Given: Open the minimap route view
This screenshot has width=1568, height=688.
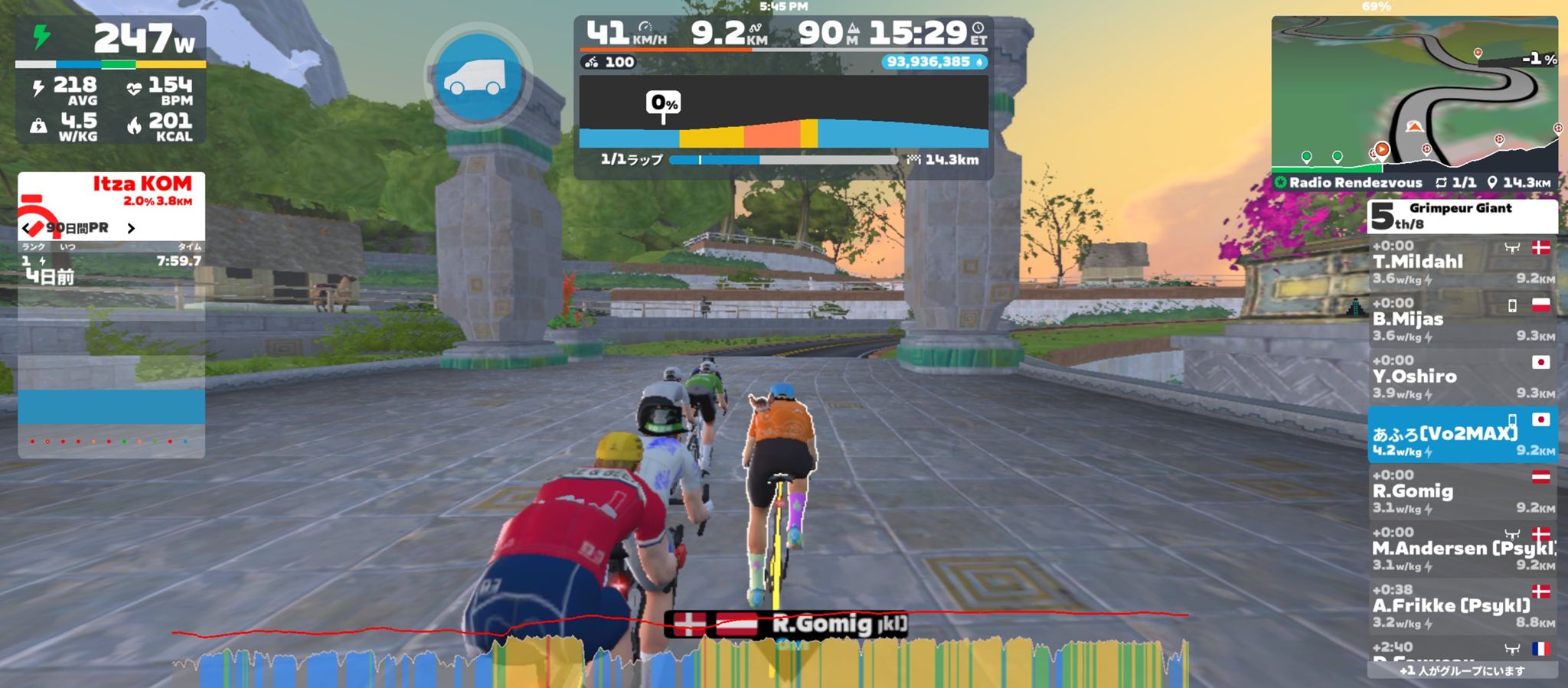Looking at the screenshot, I should 1414,93.
